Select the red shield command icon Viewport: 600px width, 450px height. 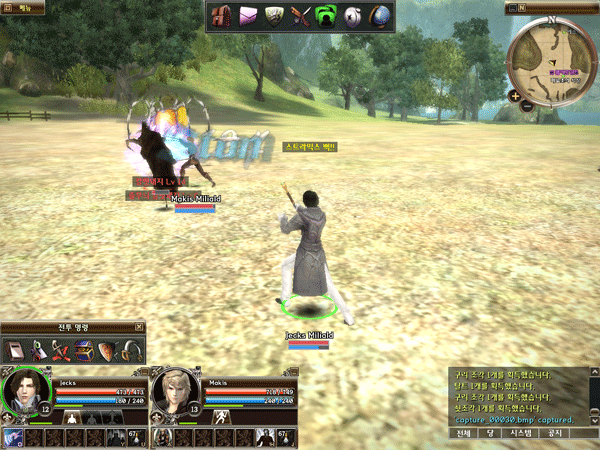tap(106, 351)
